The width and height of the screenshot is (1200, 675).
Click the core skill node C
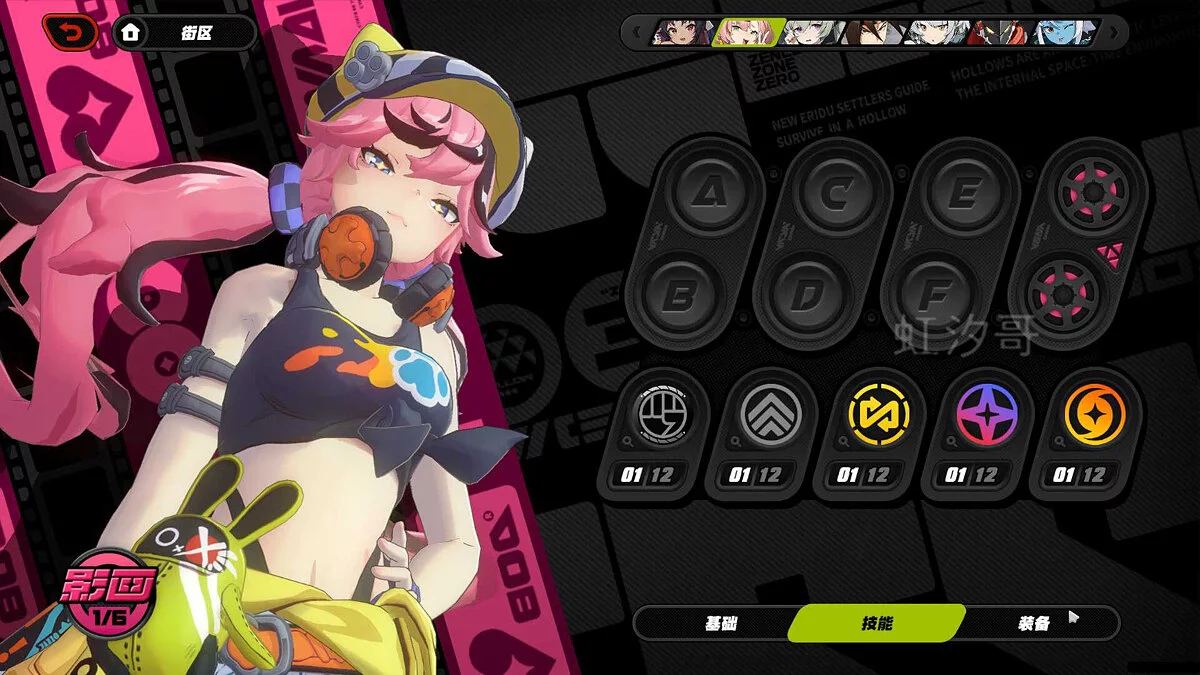pos(834,192)
